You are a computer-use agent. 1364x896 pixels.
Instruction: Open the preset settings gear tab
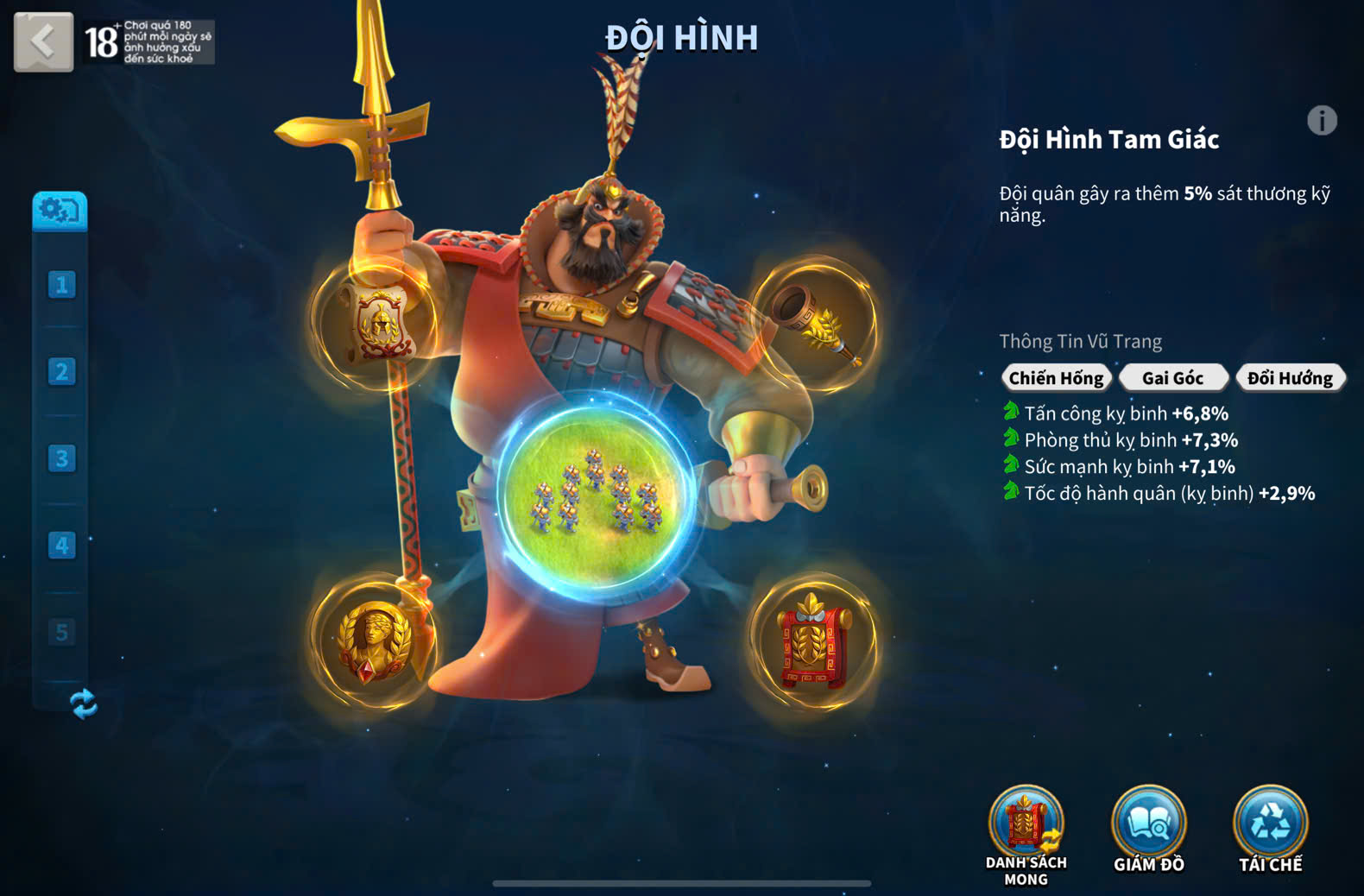(x=60, y=210)
